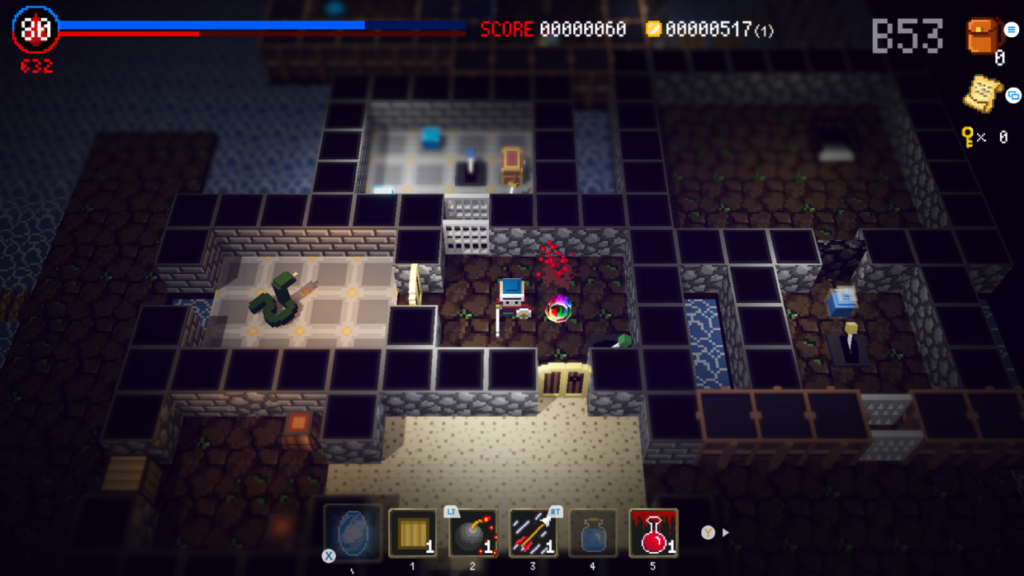
Task: Open the scroll map icon
Action: tap(983, 94)
